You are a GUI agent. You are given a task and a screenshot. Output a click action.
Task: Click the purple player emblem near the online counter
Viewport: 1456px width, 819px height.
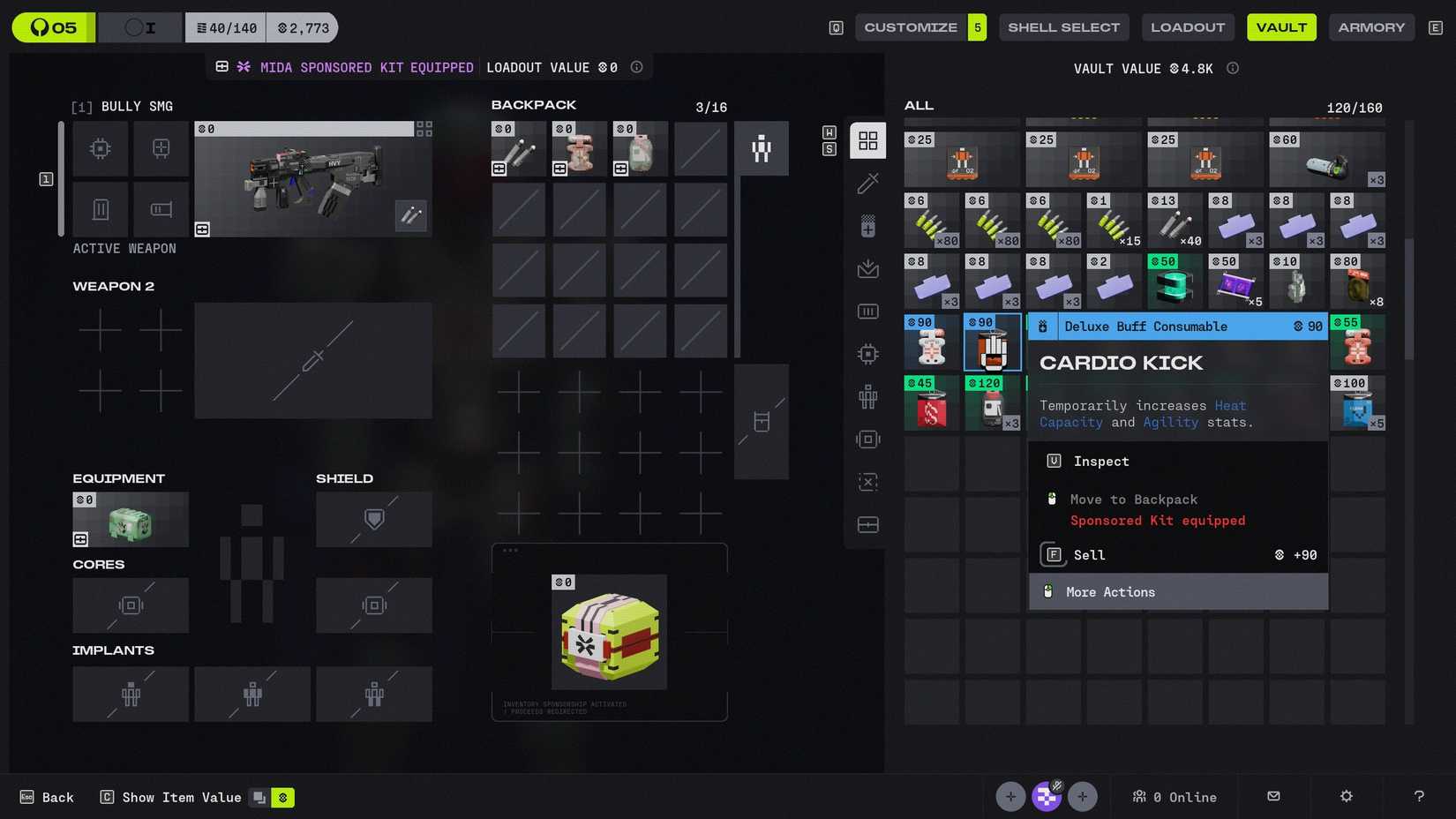click(x=1047, y=796)
